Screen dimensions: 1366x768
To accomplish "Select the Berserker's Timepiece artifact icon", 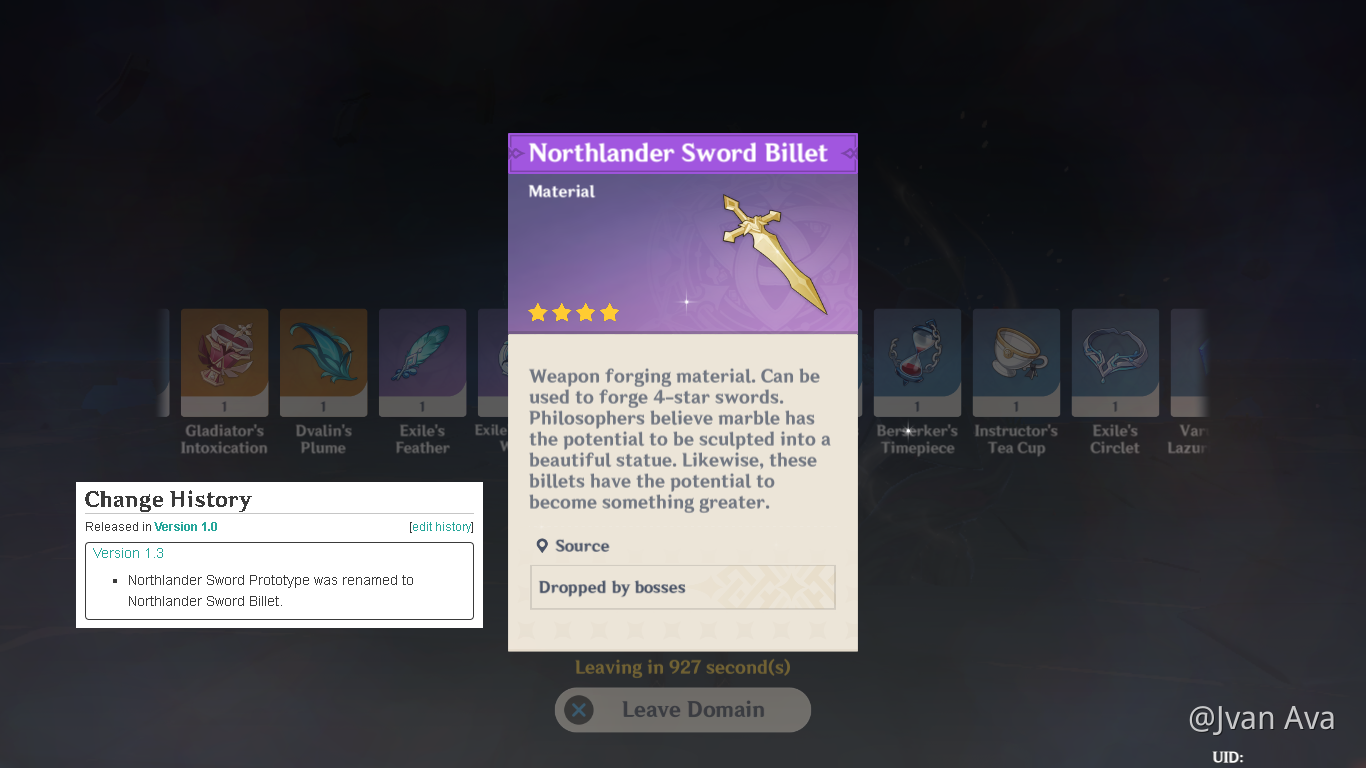I will tap(916, 361).
